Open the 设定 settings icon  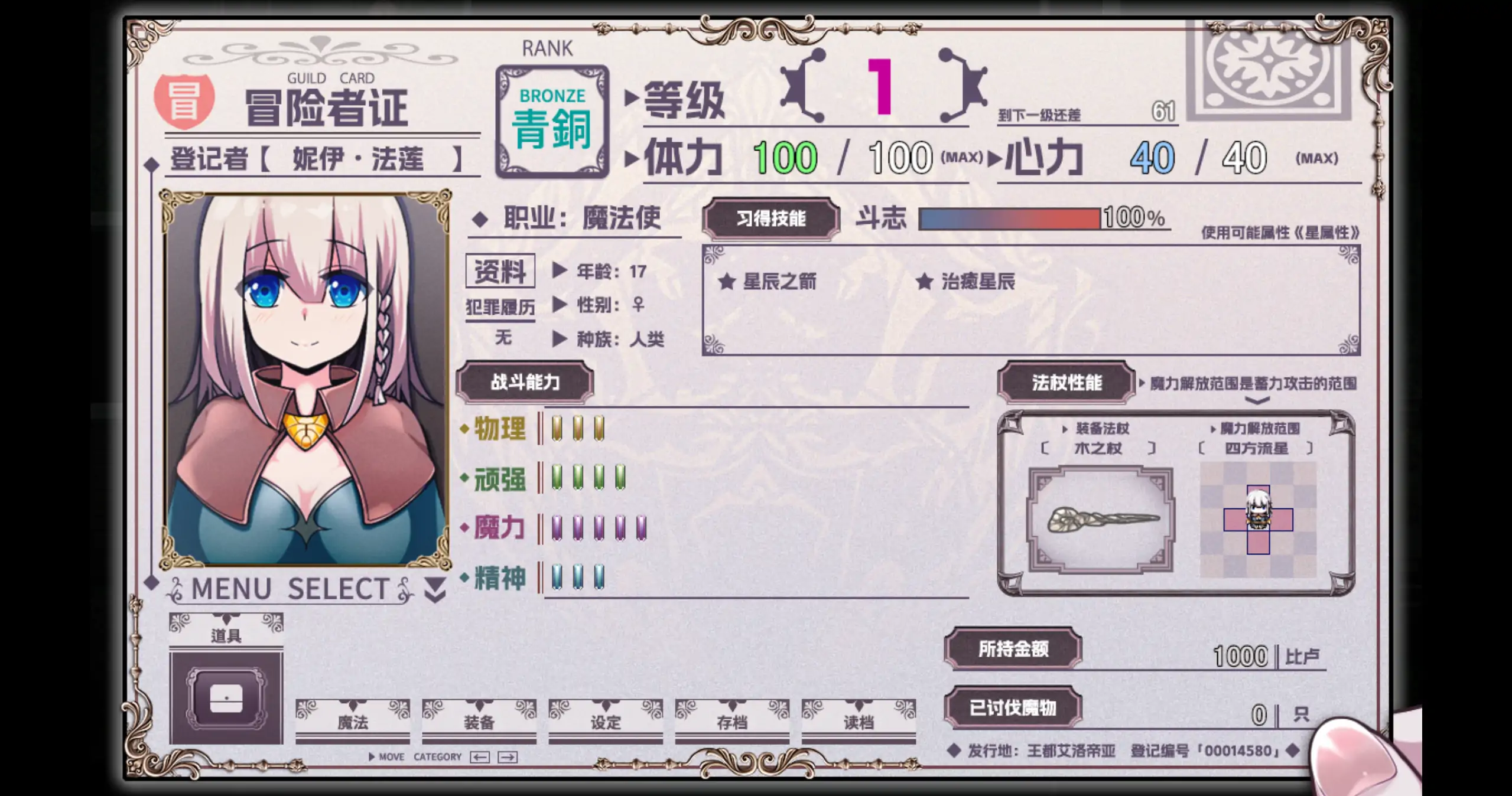[x=607, y=720]
